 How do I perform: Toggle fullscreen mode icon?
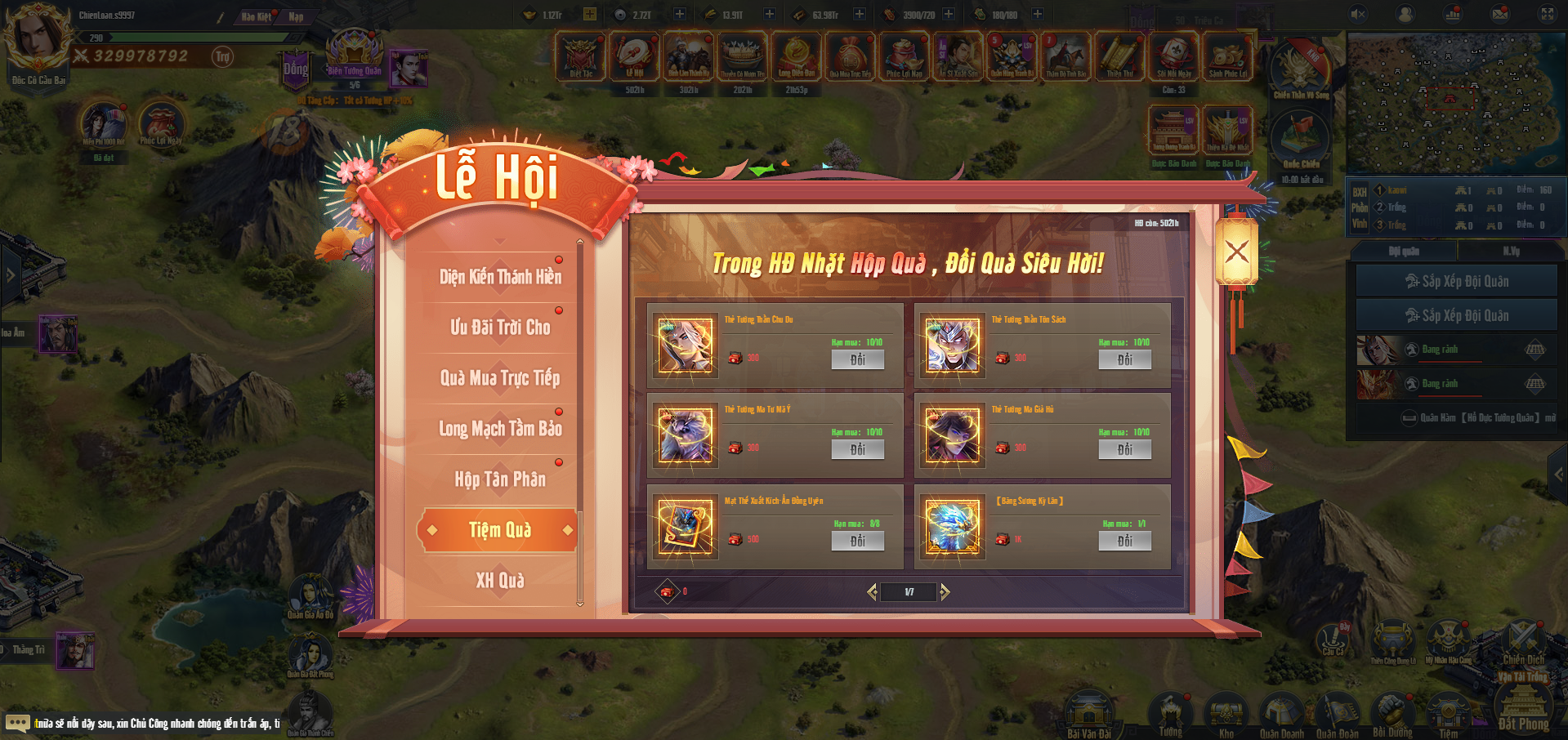click(x=1548, y=14)
